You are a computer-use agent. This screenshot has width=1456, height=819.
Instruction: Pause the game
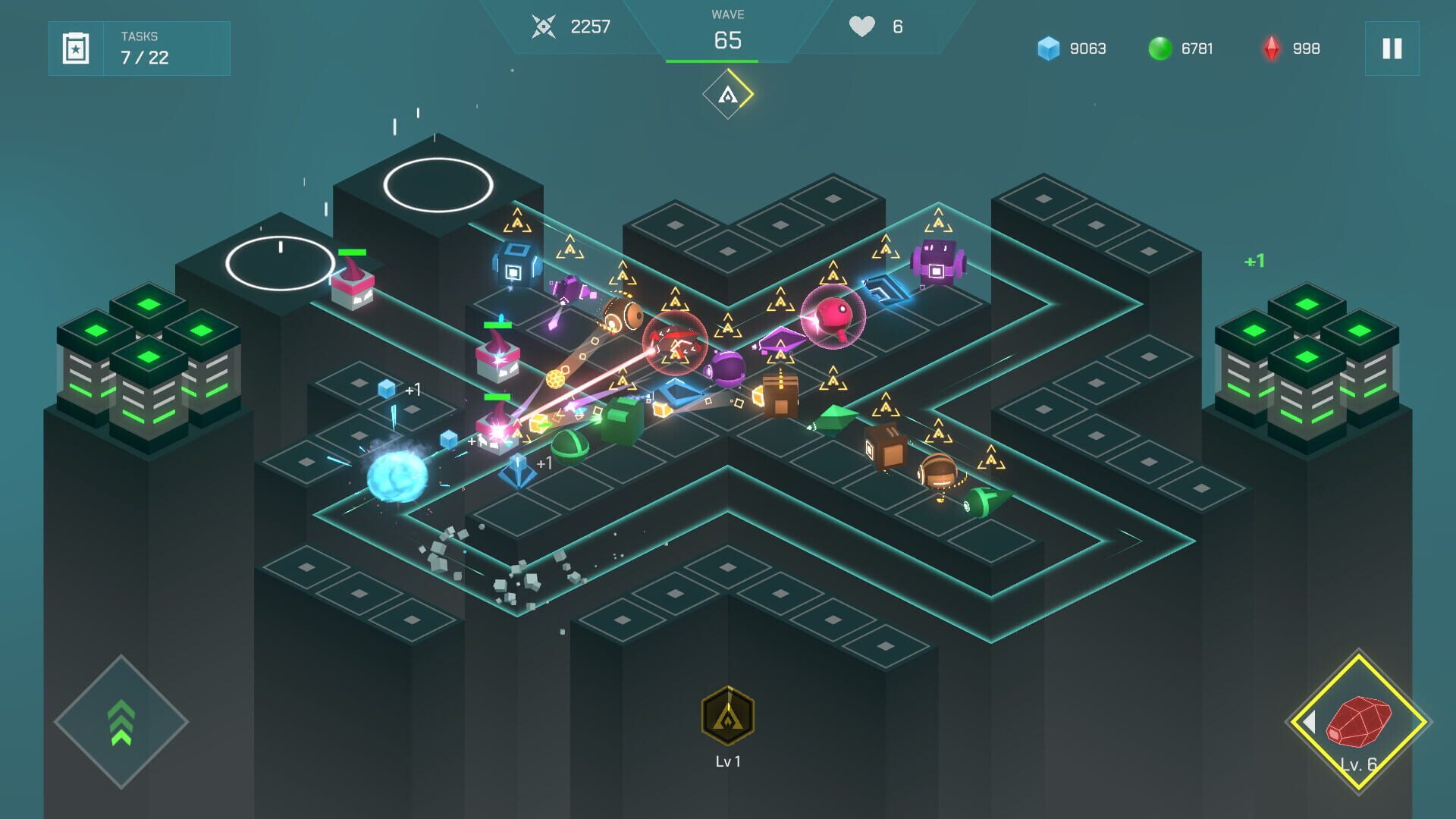[1392, 49]
